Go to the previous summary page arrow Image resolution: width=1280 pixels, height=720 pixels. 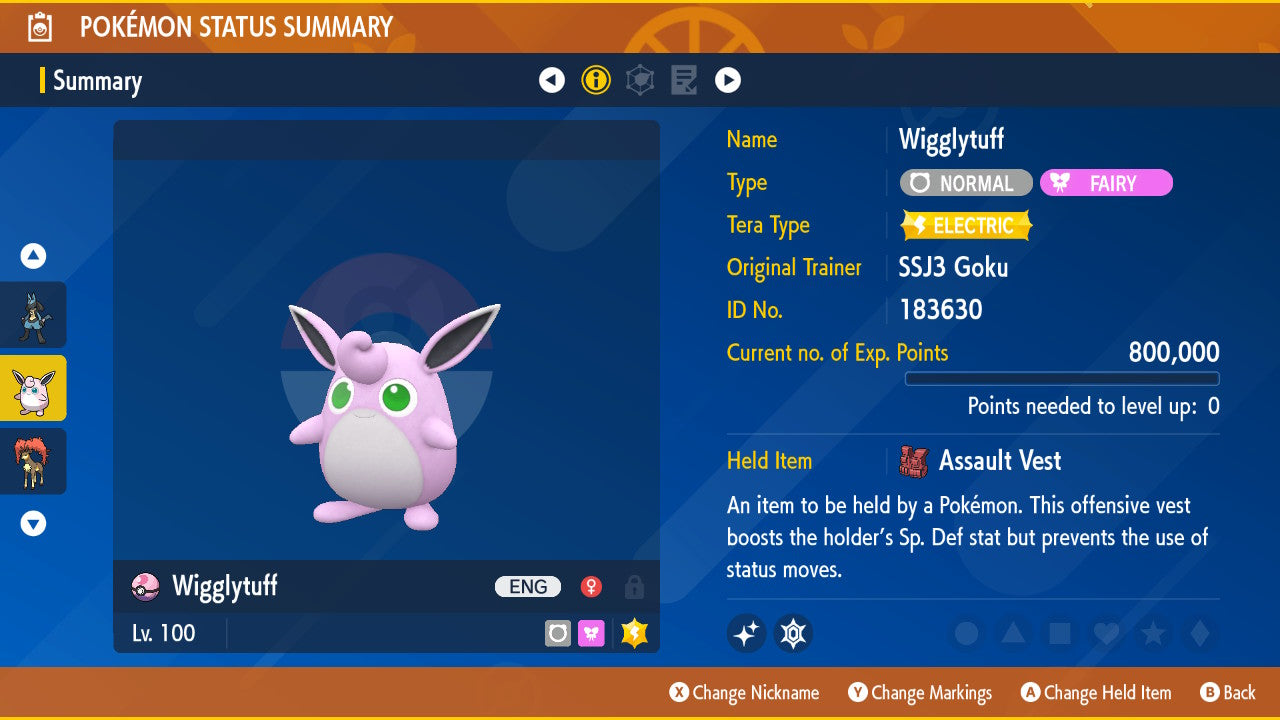click(x=552, y=80)
